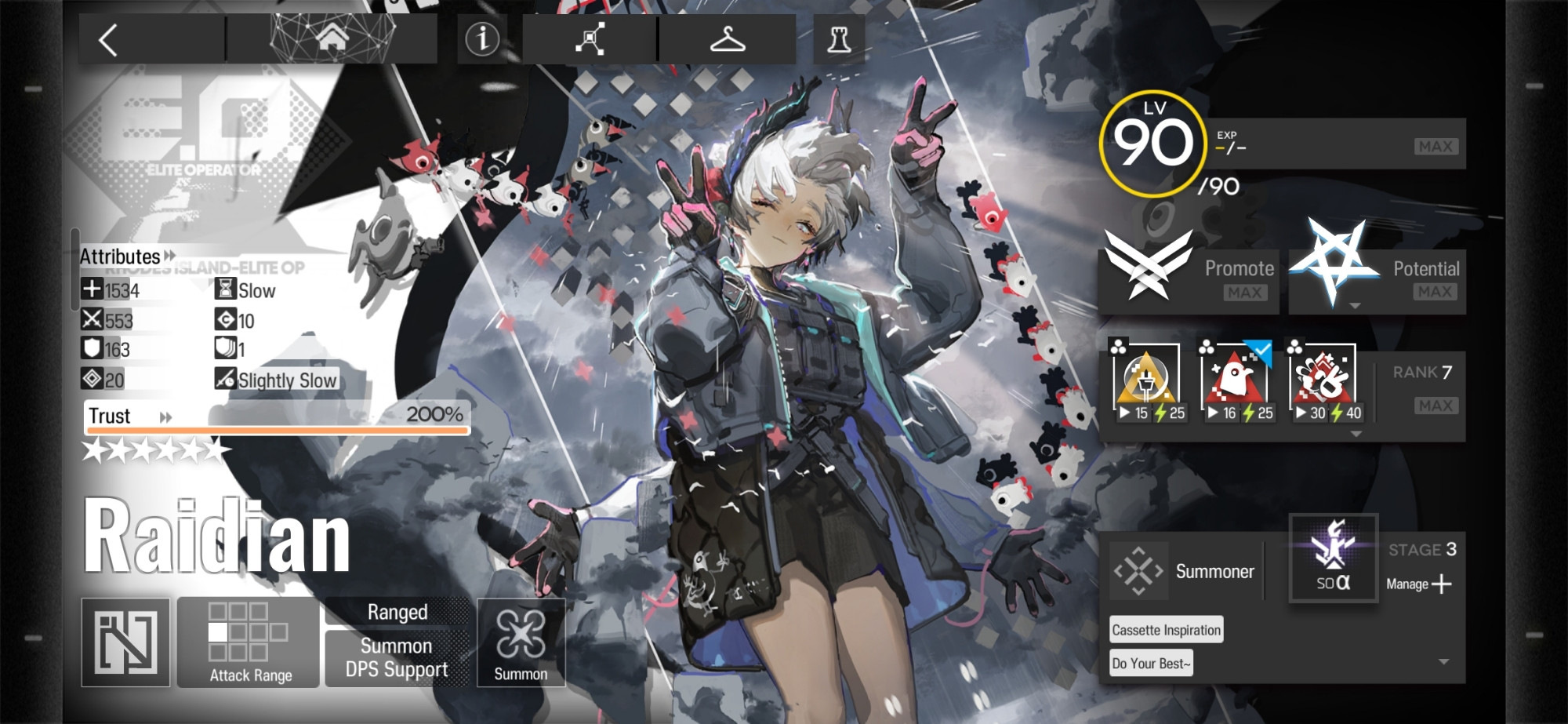Open the Summon unit details

pyautogui.click(x=521, y=642)
